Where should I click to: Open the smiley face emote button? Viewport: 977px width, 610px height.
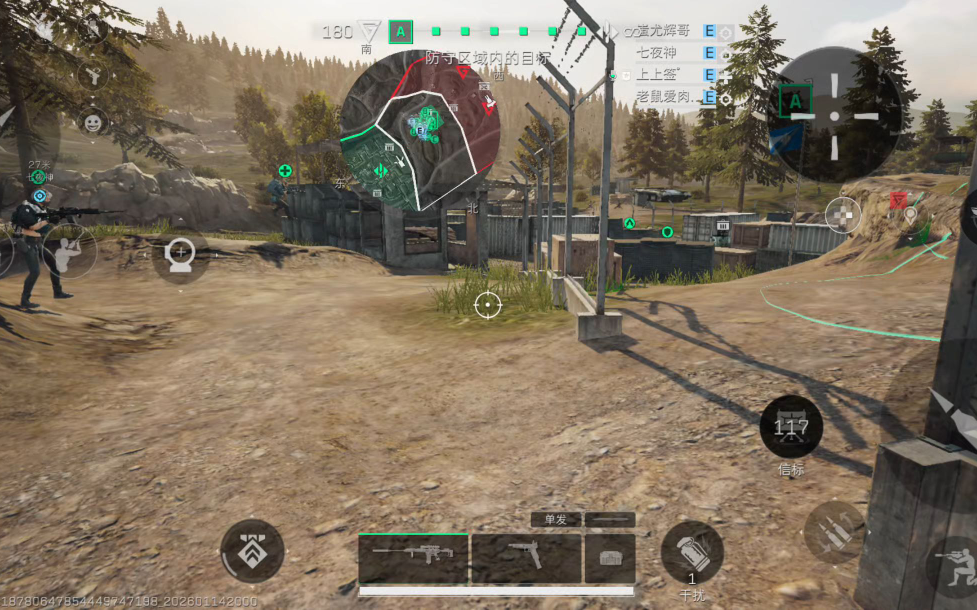(x=92, y=122)
